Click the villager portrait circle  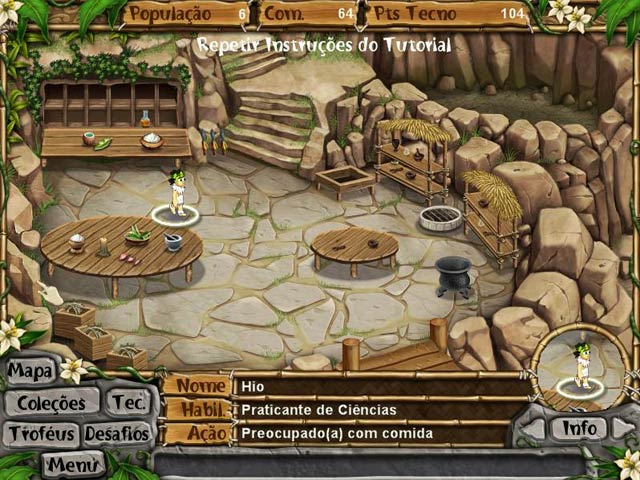[580, 367]
